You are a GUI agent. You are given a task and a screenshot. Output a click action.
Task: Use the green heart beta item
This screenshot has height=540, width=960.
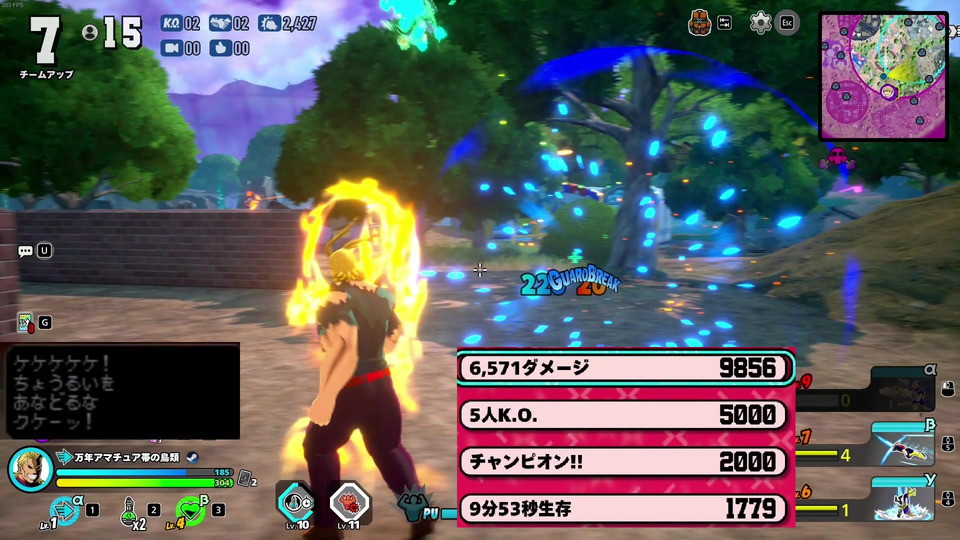[191, 509]
